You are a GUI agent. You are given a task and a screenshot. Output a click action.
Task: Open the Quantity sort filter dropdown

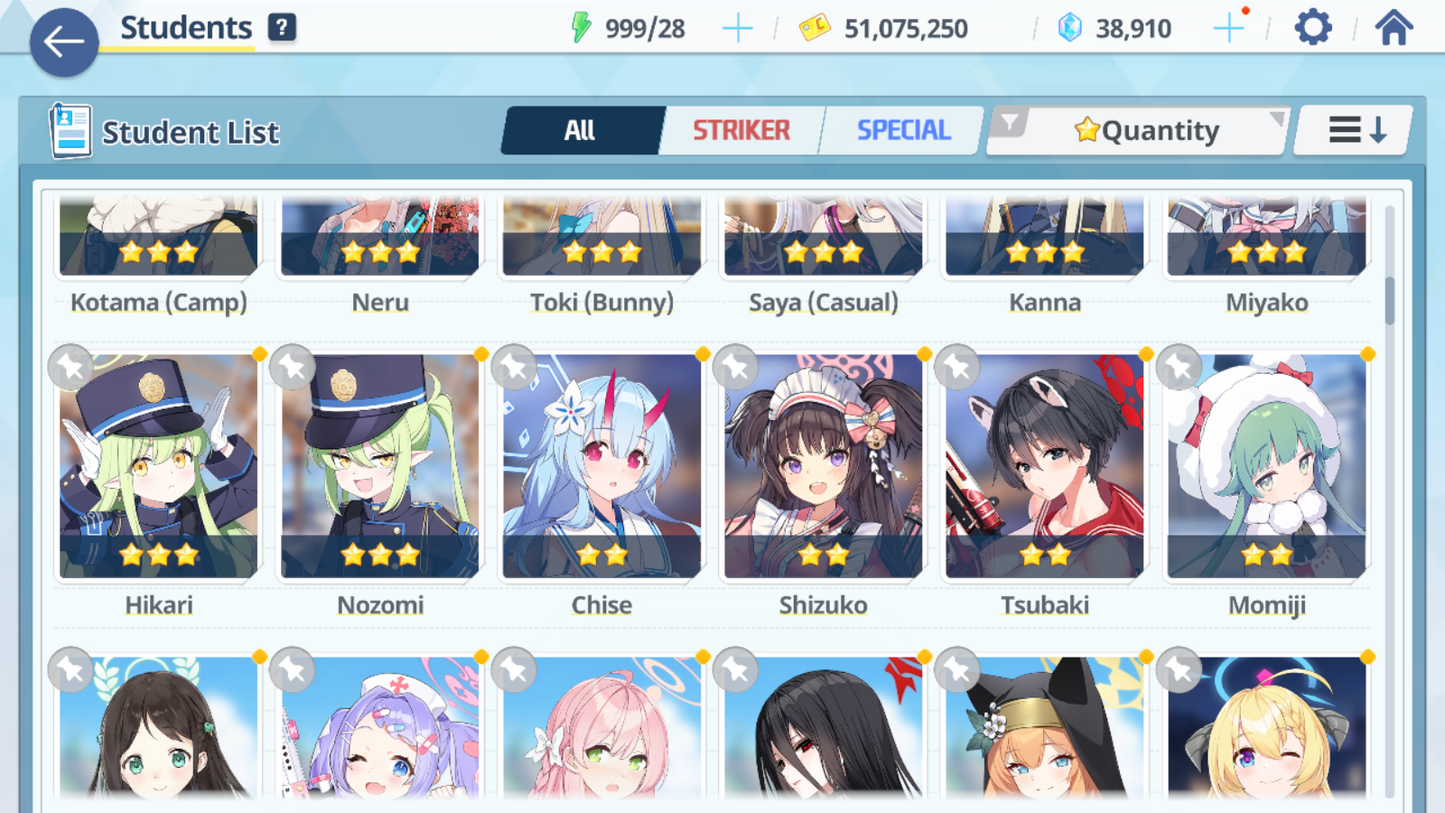[1140, 130]
